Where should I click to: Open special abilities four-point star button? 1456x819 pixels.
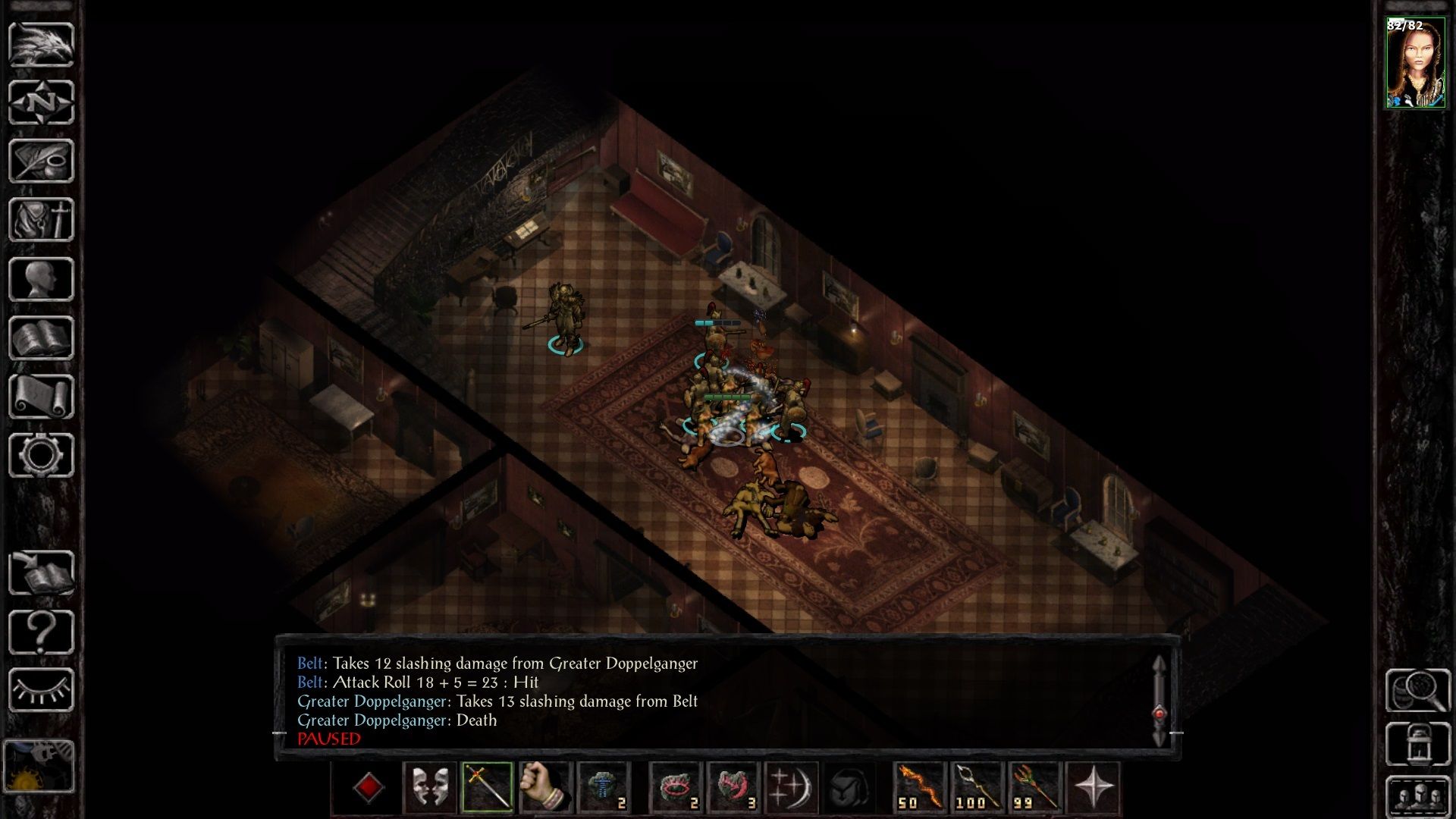(1093, 787)
